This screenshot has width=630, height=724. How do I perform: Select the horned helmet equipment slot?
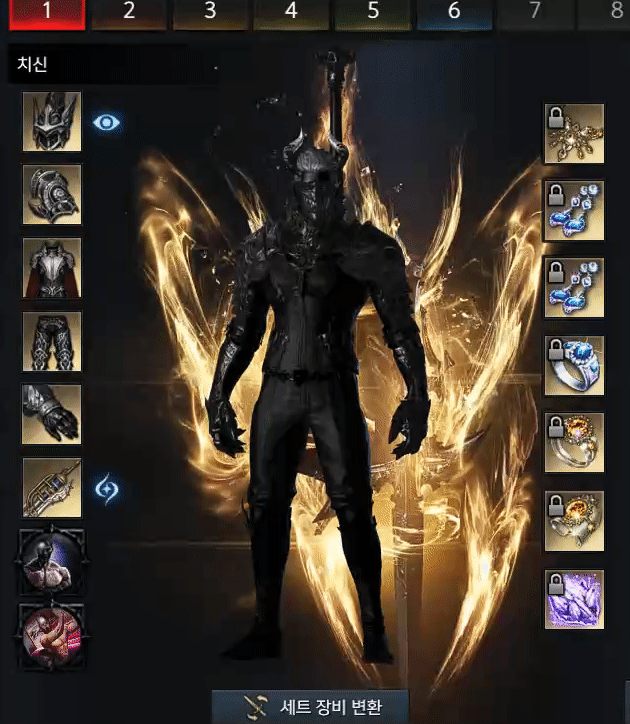pos(52,122)
